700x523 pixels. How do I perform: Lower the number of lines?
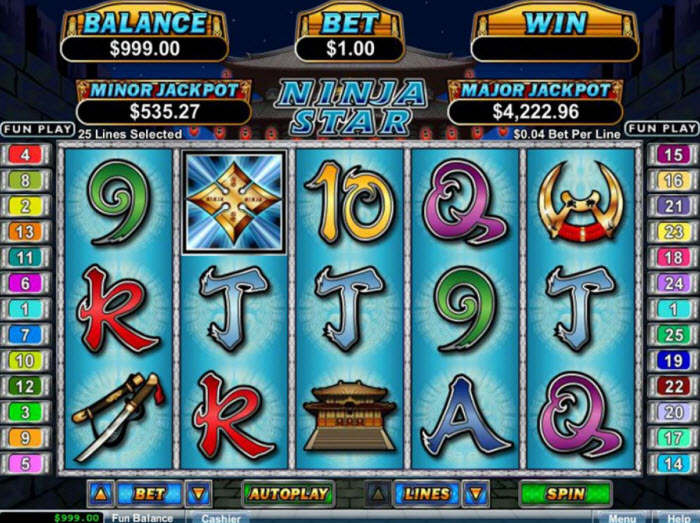[x=476, y=494]
